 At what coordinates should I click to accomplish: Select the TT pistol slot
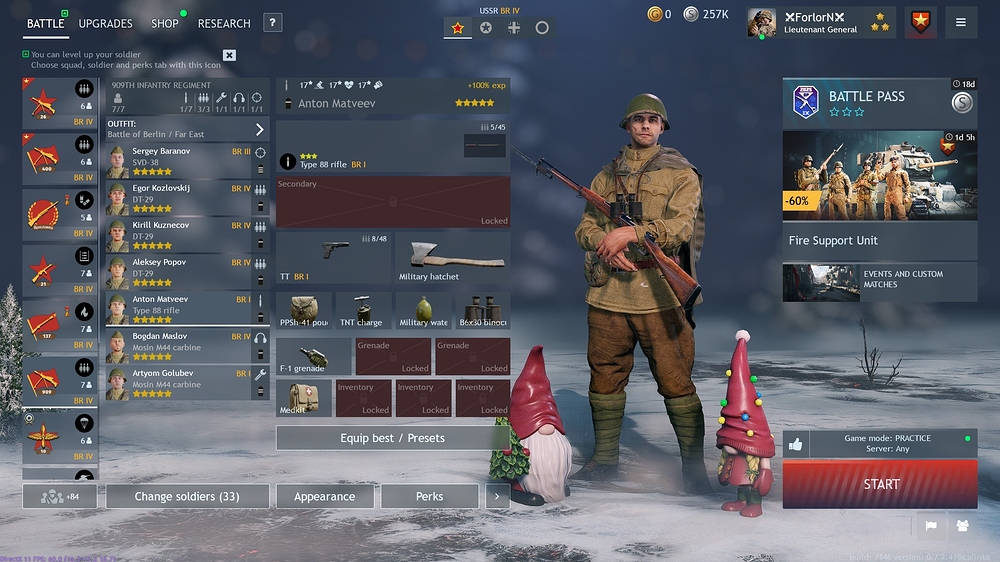pos(332,258)
